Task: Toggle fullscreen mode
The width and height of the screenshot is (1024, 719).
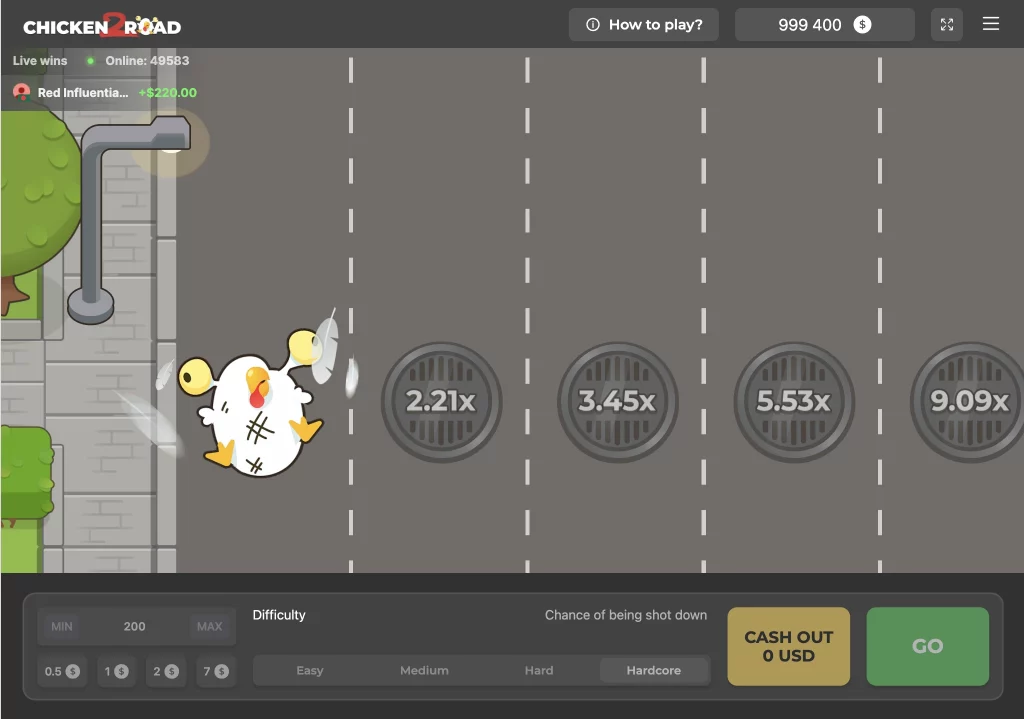Action: [x=946, y=25]
